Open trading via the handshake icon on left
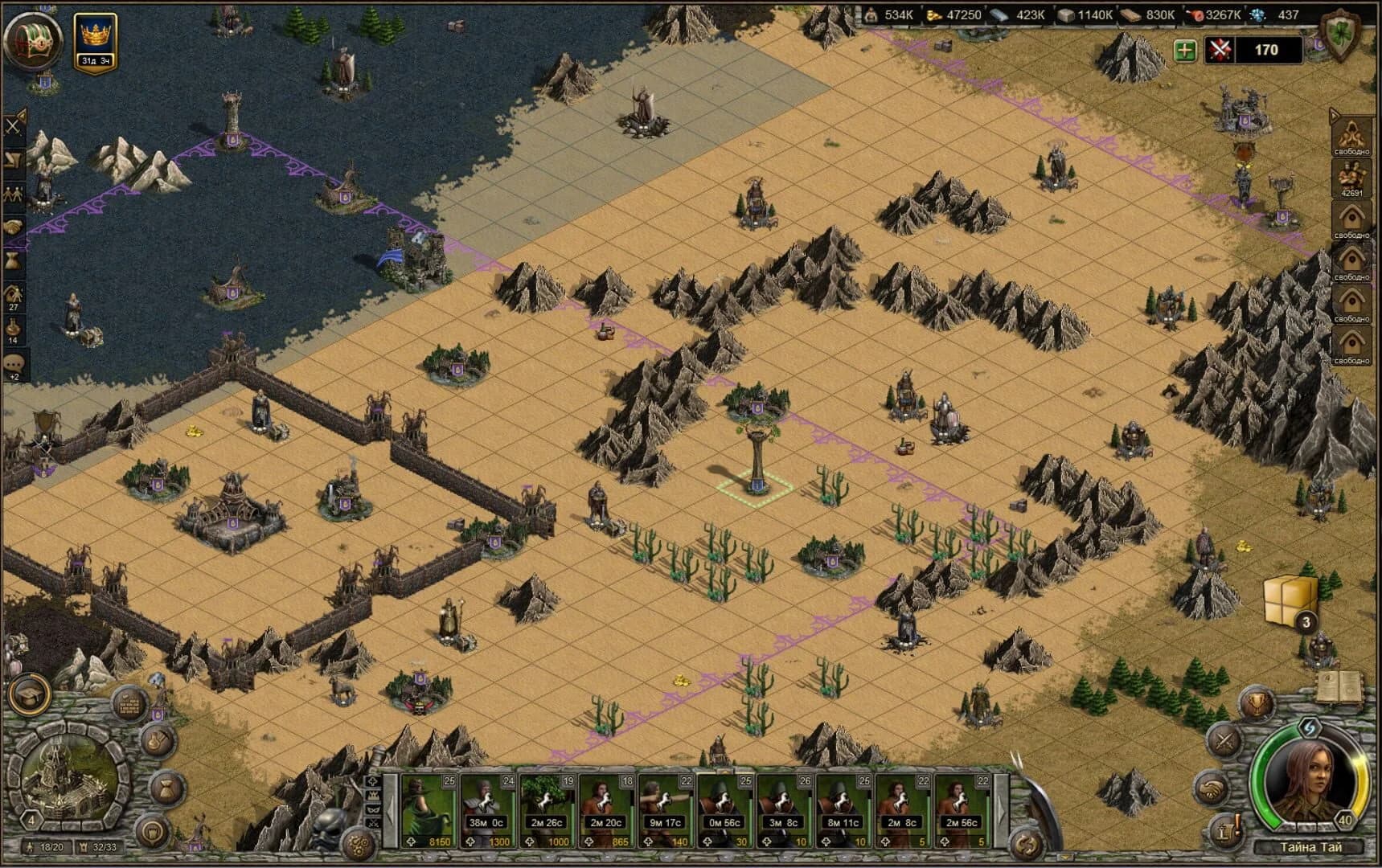 (x=12, y=224)
